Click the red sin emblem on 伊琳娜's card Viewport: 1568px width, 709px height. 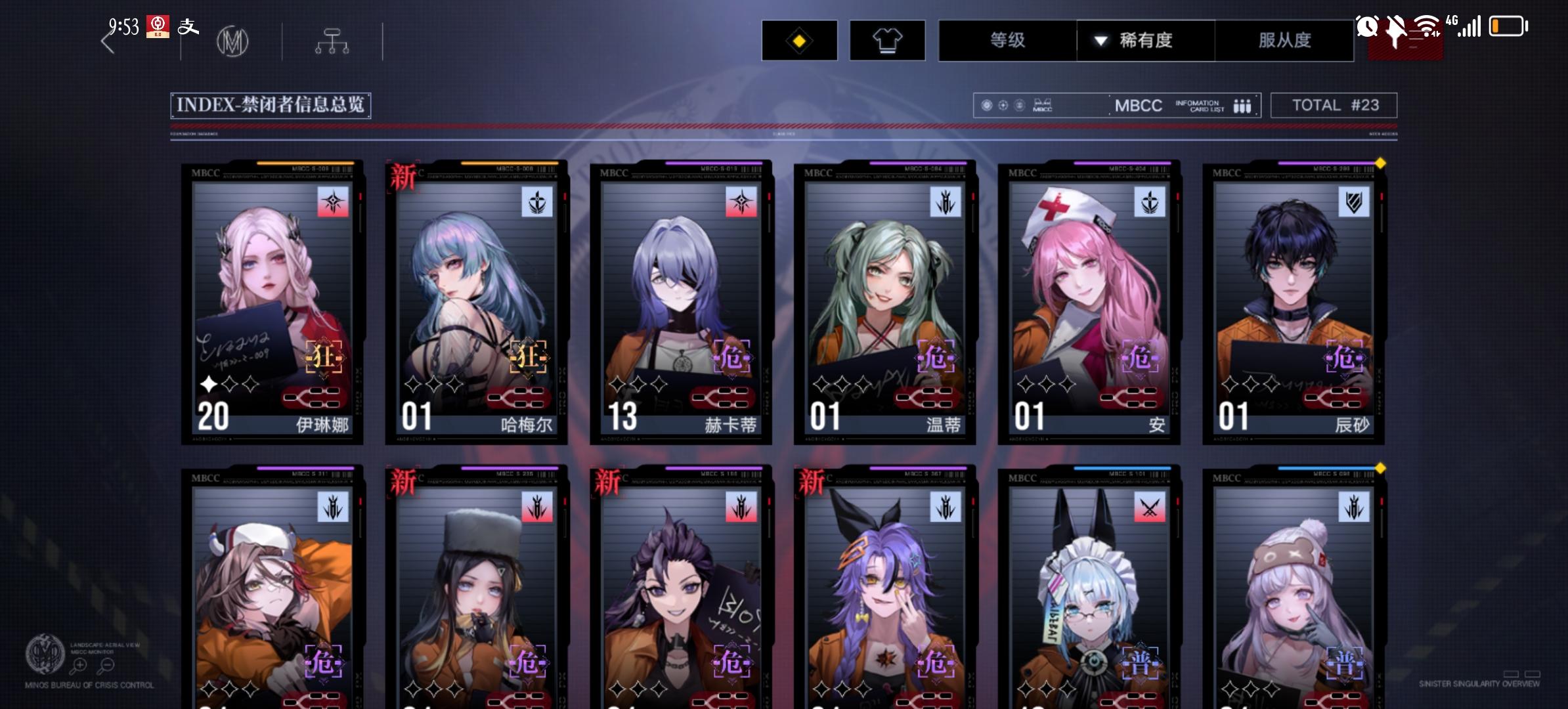335,202
